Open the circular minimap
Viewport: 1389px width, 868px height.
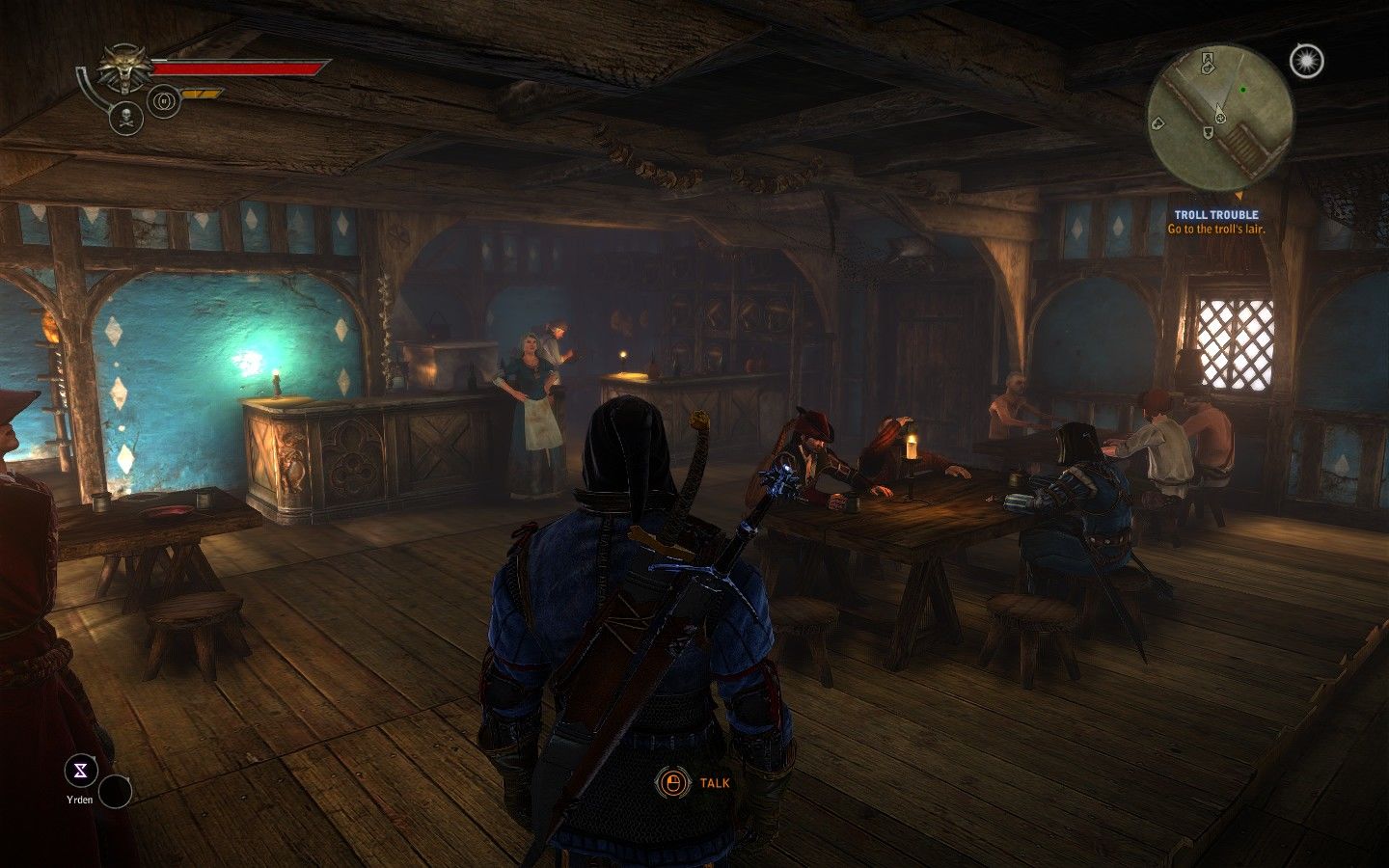point(1219,106)
